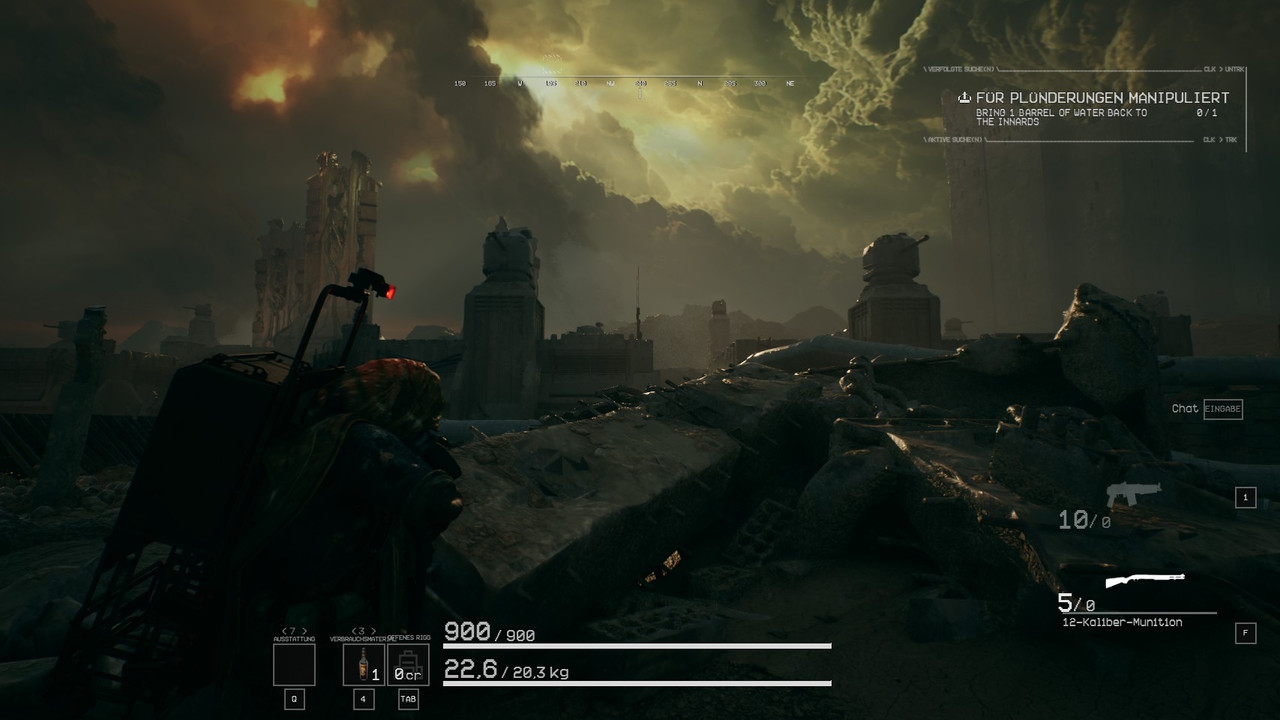Switch to the submachine gun weapon icon
Image resolution: width=1280 pixels, height=720 pixels.
(x=1133, y=494)
